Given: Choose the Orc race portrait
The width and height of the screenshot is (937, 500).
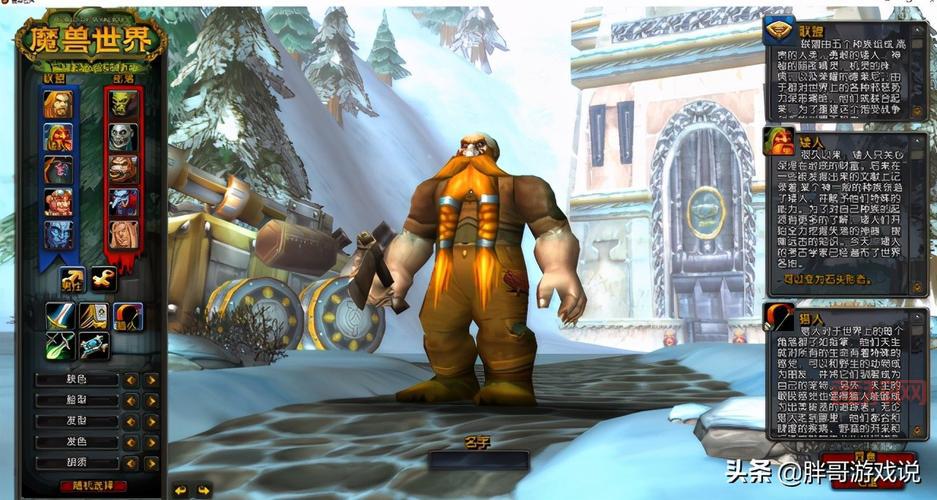Looking at the screenshot, I should point(124,105).
